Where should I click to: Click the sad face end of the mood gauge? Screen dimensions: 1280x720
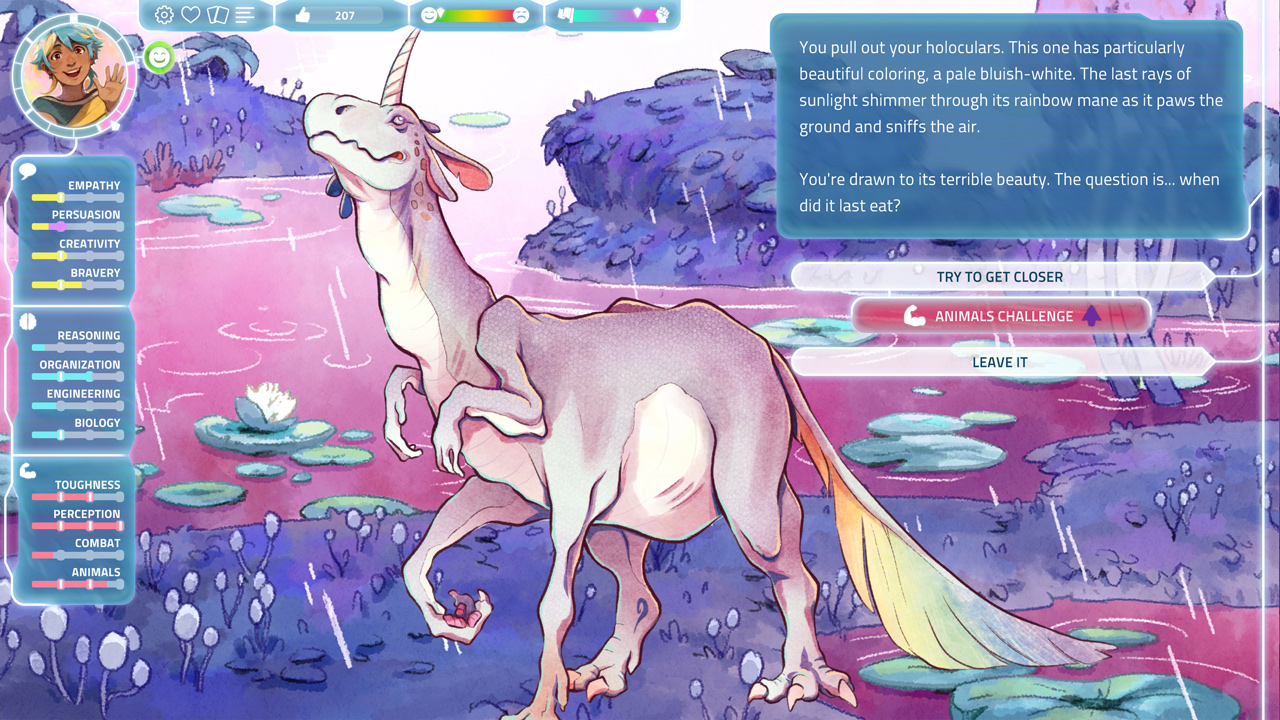pyautogui.click(x=522, y=14)
